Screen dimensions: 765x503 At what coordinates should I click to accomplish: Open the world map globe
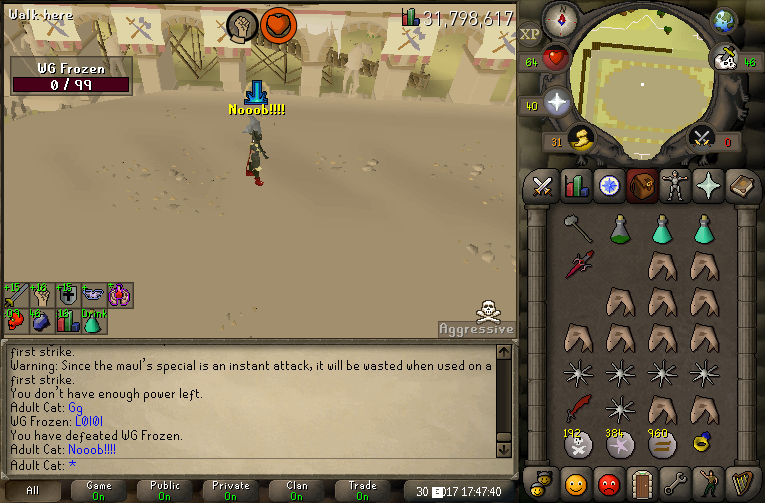click(x=723, y=21)
